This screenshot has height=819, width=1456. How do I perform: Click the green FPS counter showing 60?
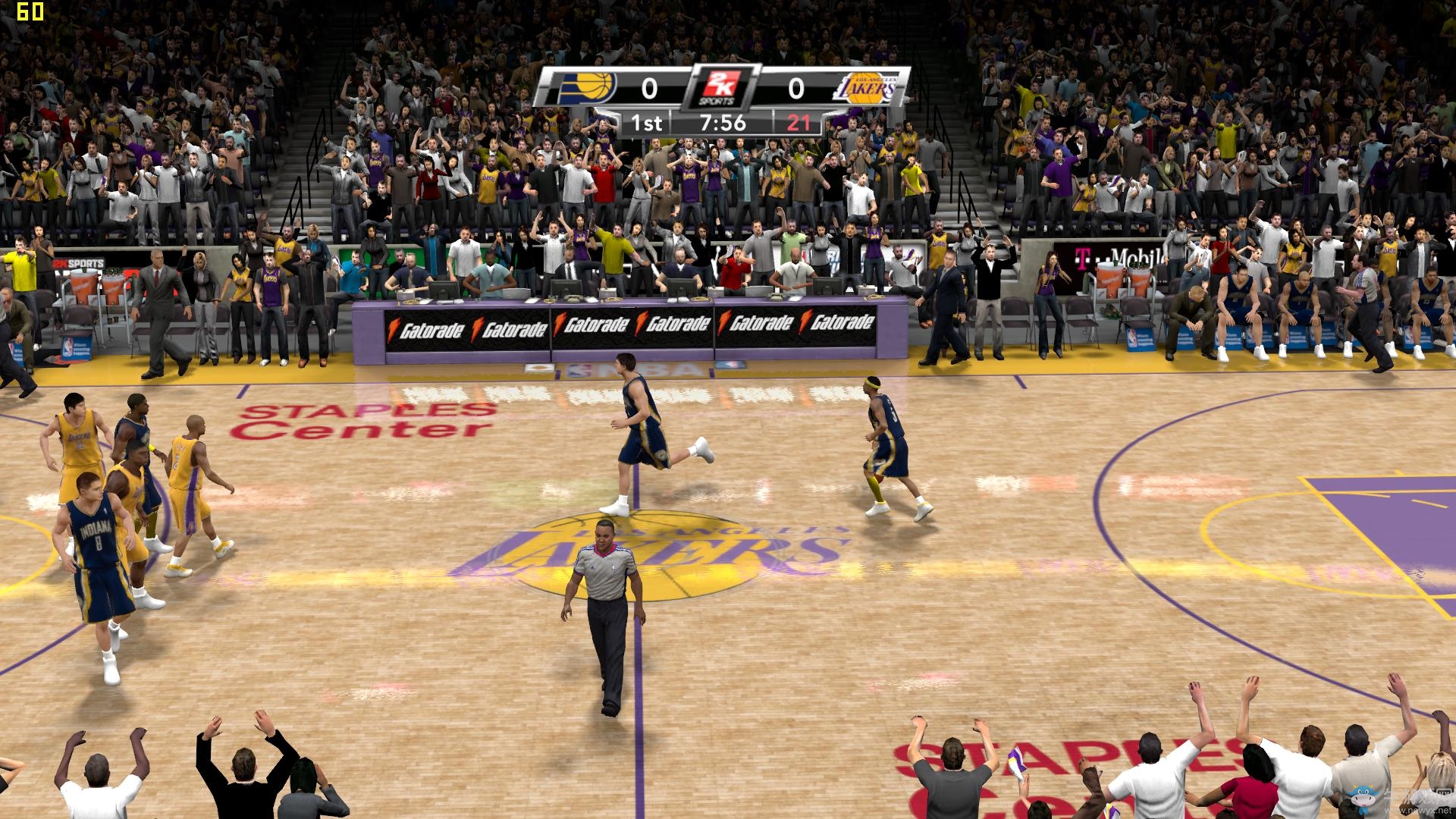(x=29, y=11)
